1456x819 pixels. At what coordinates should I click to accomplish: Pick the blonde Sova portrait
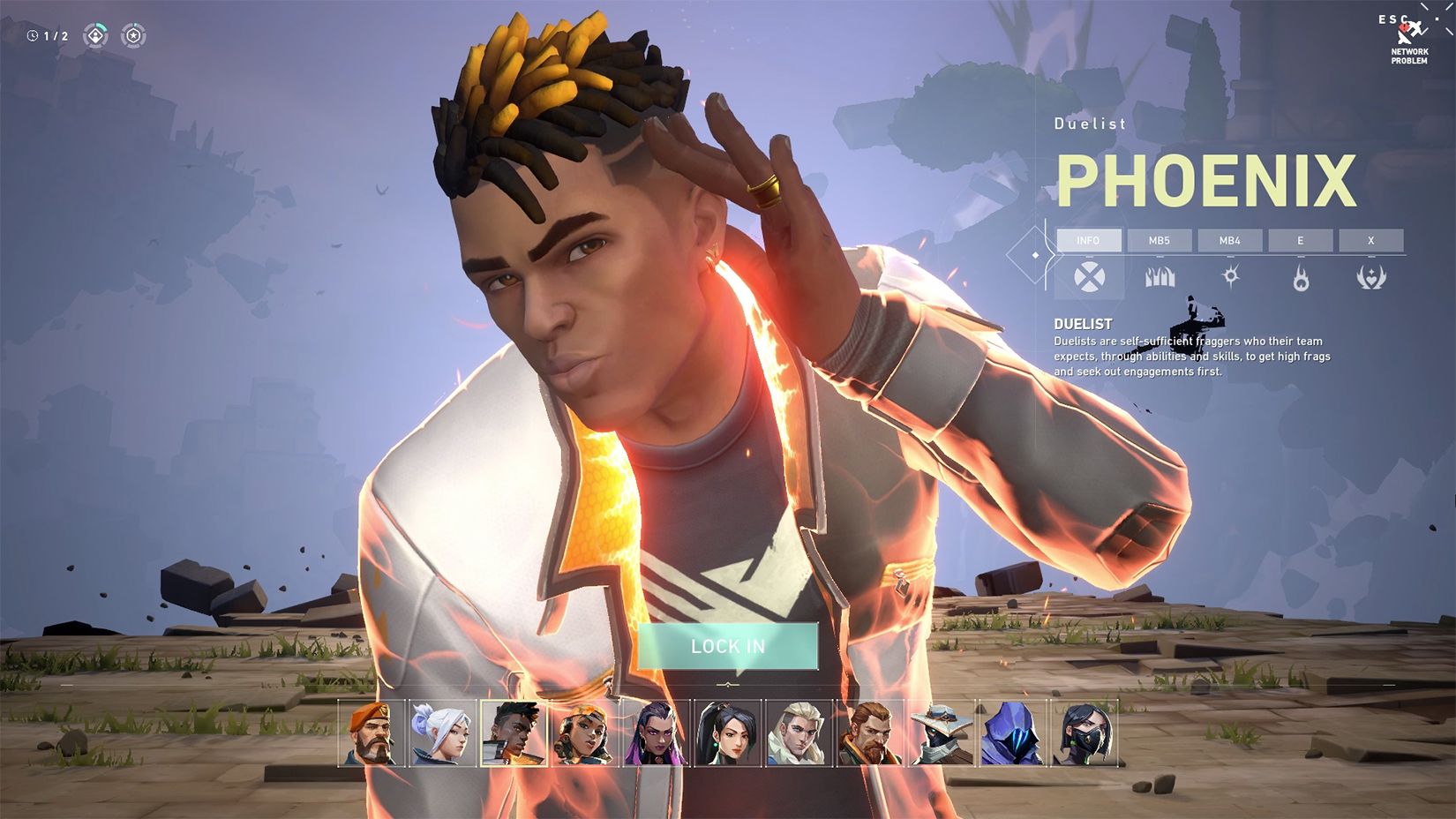coord(799,733)
